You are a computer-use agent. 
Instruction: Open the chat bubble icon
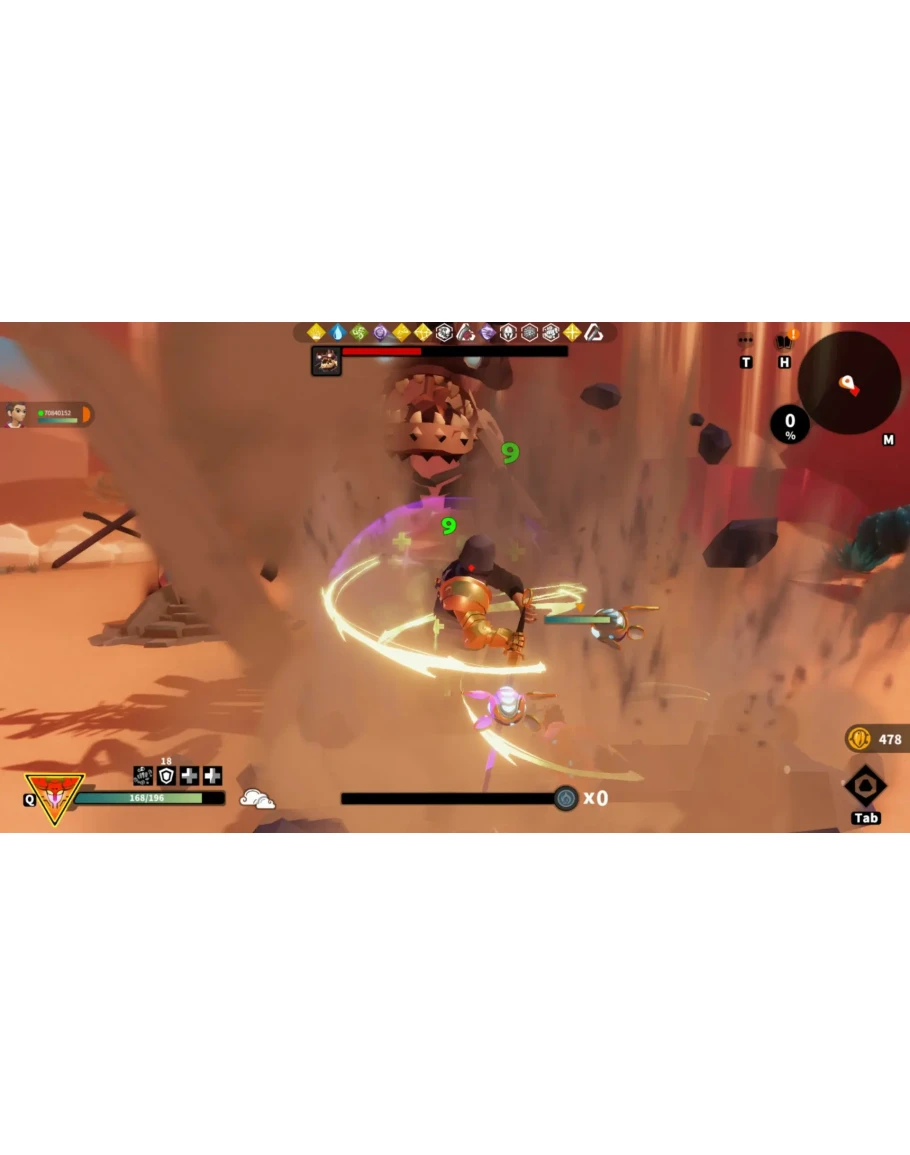coord(745,341)
